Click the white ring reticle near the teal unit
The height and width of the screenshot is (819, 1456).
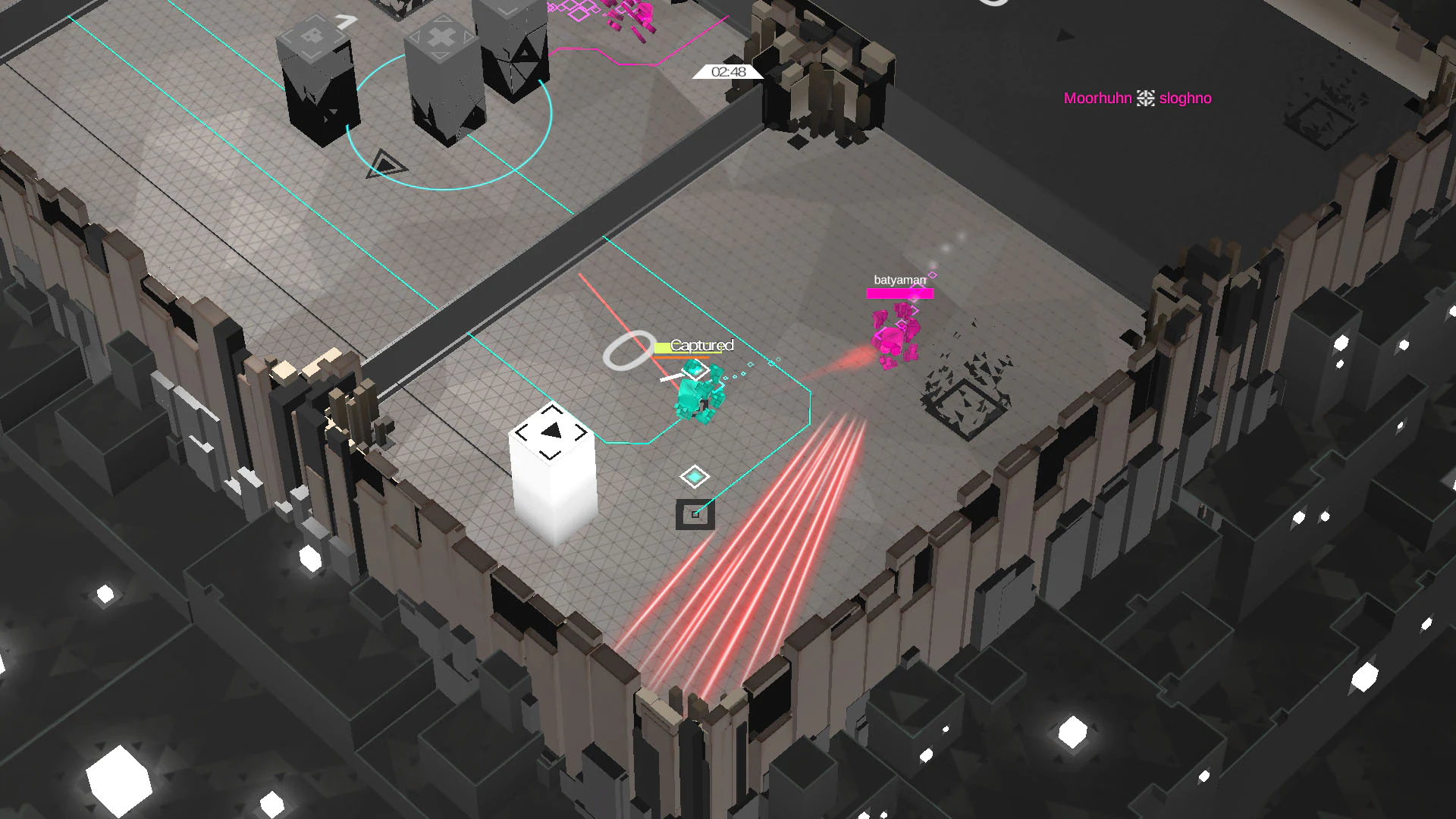(628, 351)
